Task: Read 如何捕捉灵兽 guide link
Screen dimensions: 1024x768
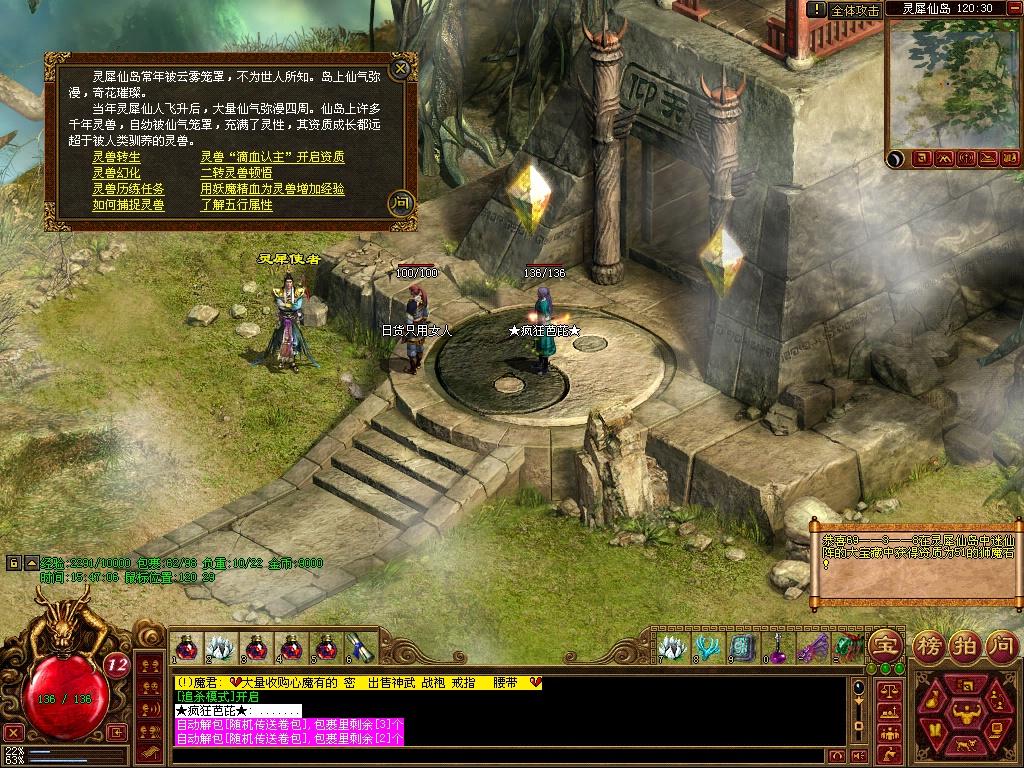Action: click(129, 205)
